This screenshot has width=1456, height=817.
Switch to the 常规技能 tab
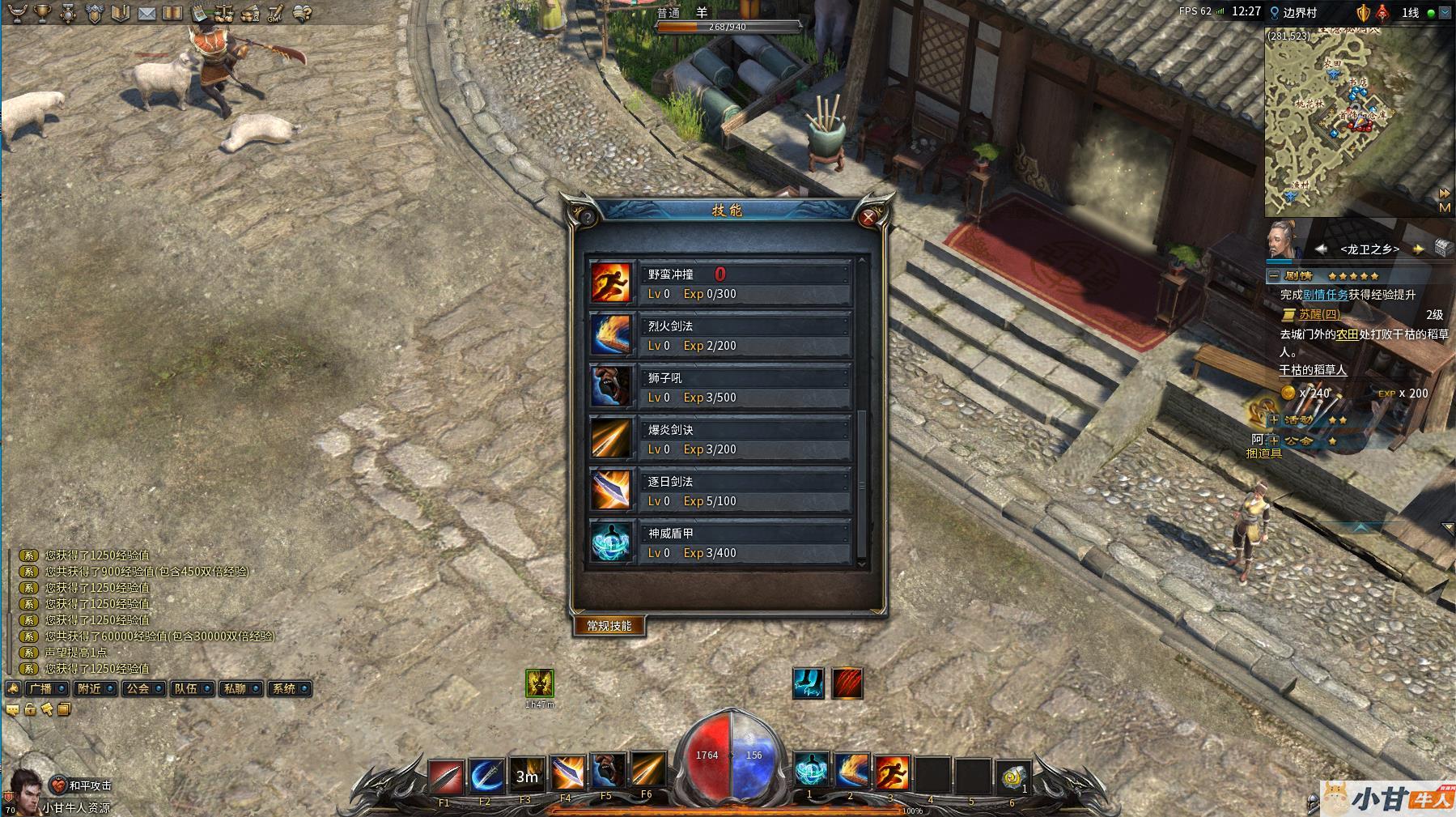coord(609,626)
